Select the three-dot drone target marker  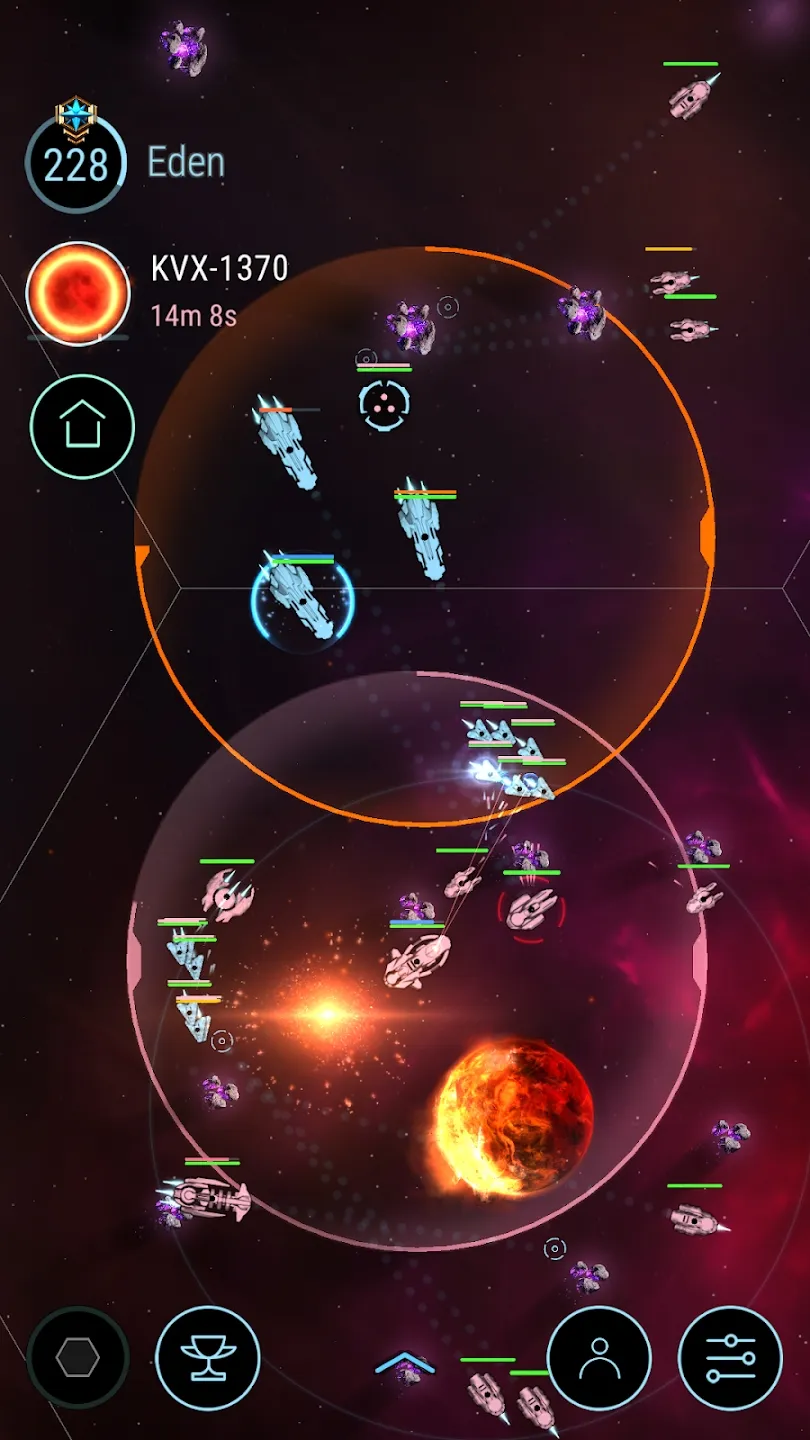tap(384, 405)
